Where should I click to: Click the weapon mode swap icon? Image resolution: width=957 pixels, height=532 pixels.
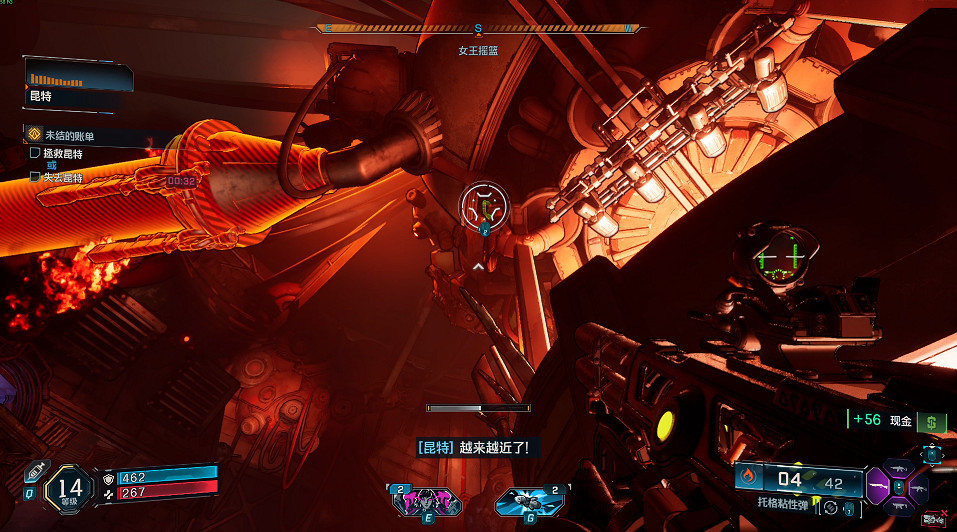pos(830,507)
